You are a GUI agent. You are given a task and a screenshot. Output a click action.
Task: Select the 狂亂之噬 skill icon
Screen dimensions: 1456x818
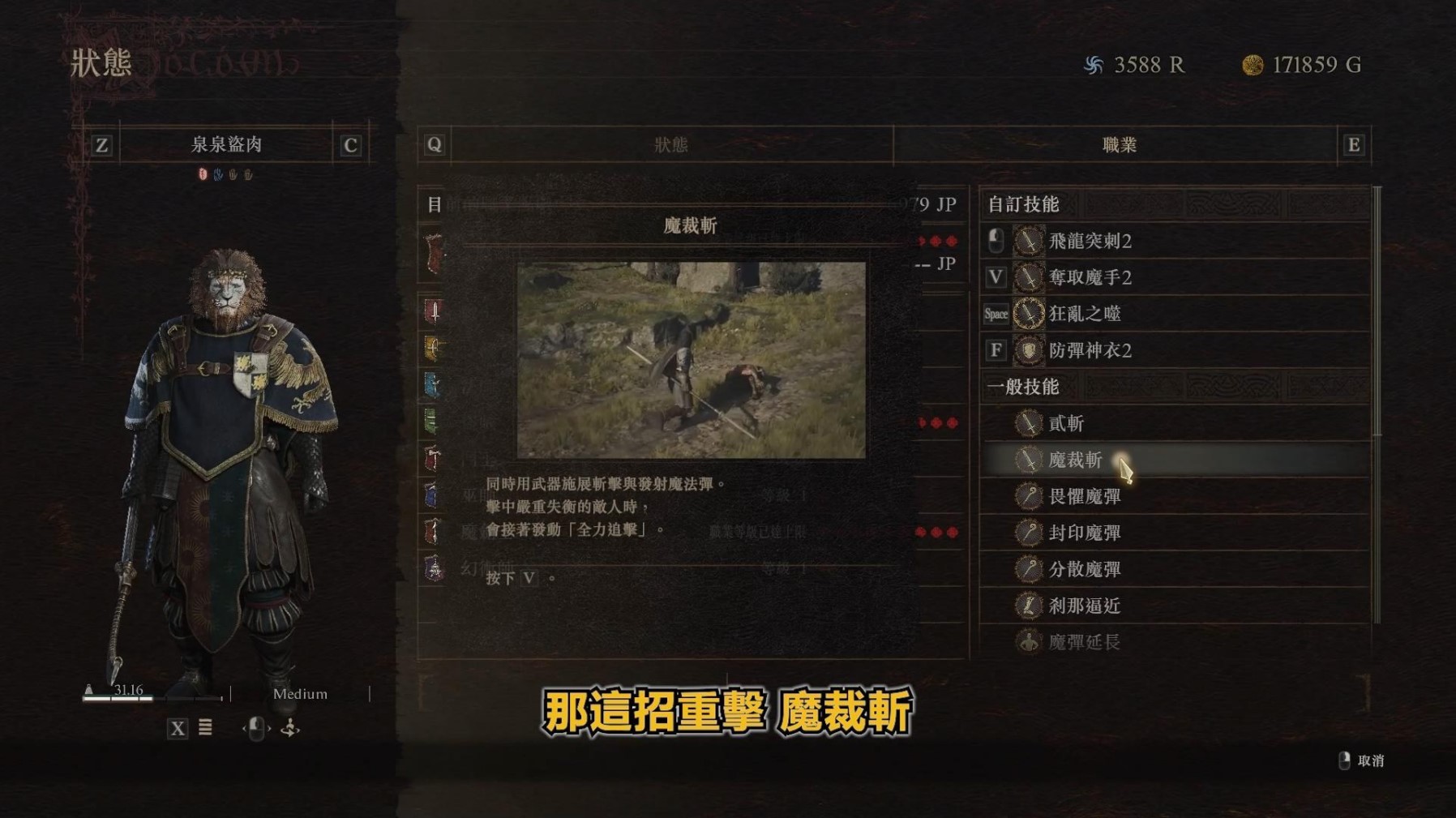point(1028,315)
